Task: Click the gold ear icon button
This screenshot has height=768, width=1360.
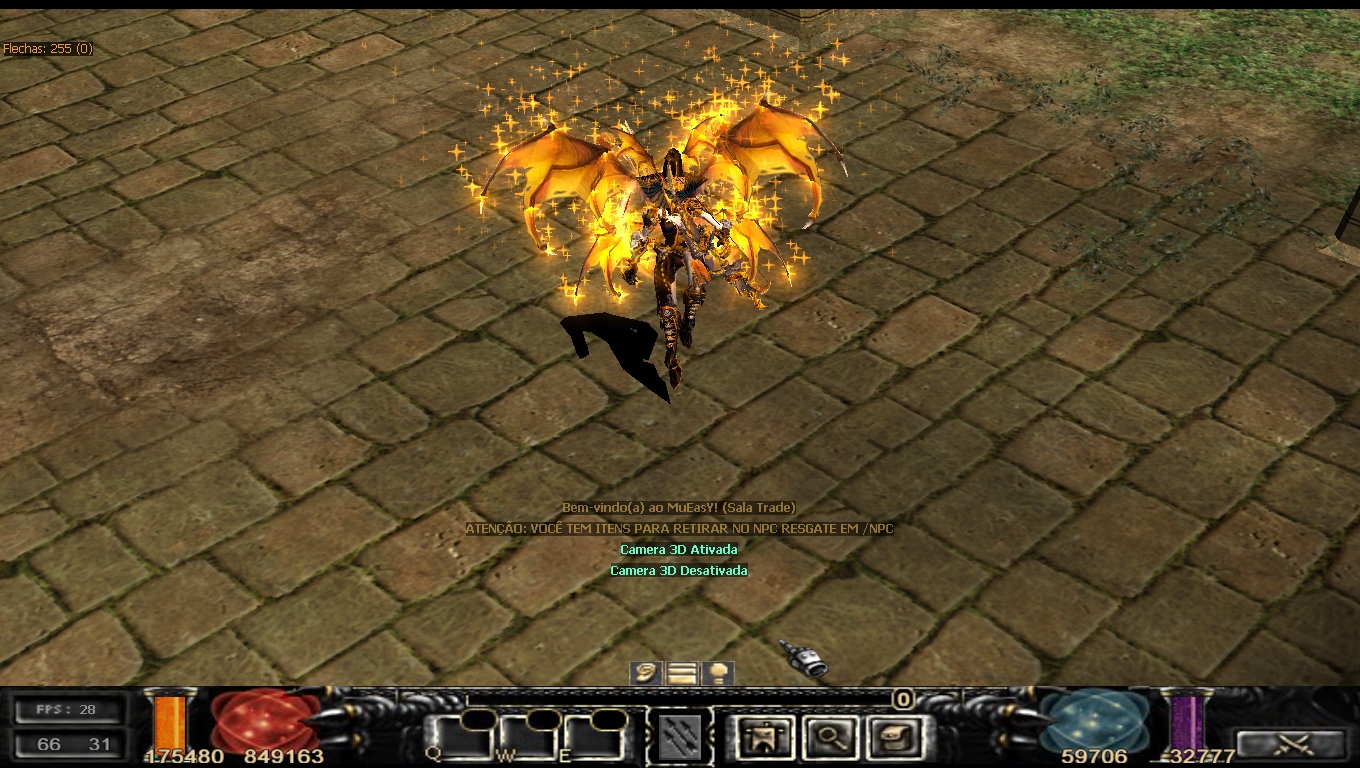Action: [x=647, y=673]
